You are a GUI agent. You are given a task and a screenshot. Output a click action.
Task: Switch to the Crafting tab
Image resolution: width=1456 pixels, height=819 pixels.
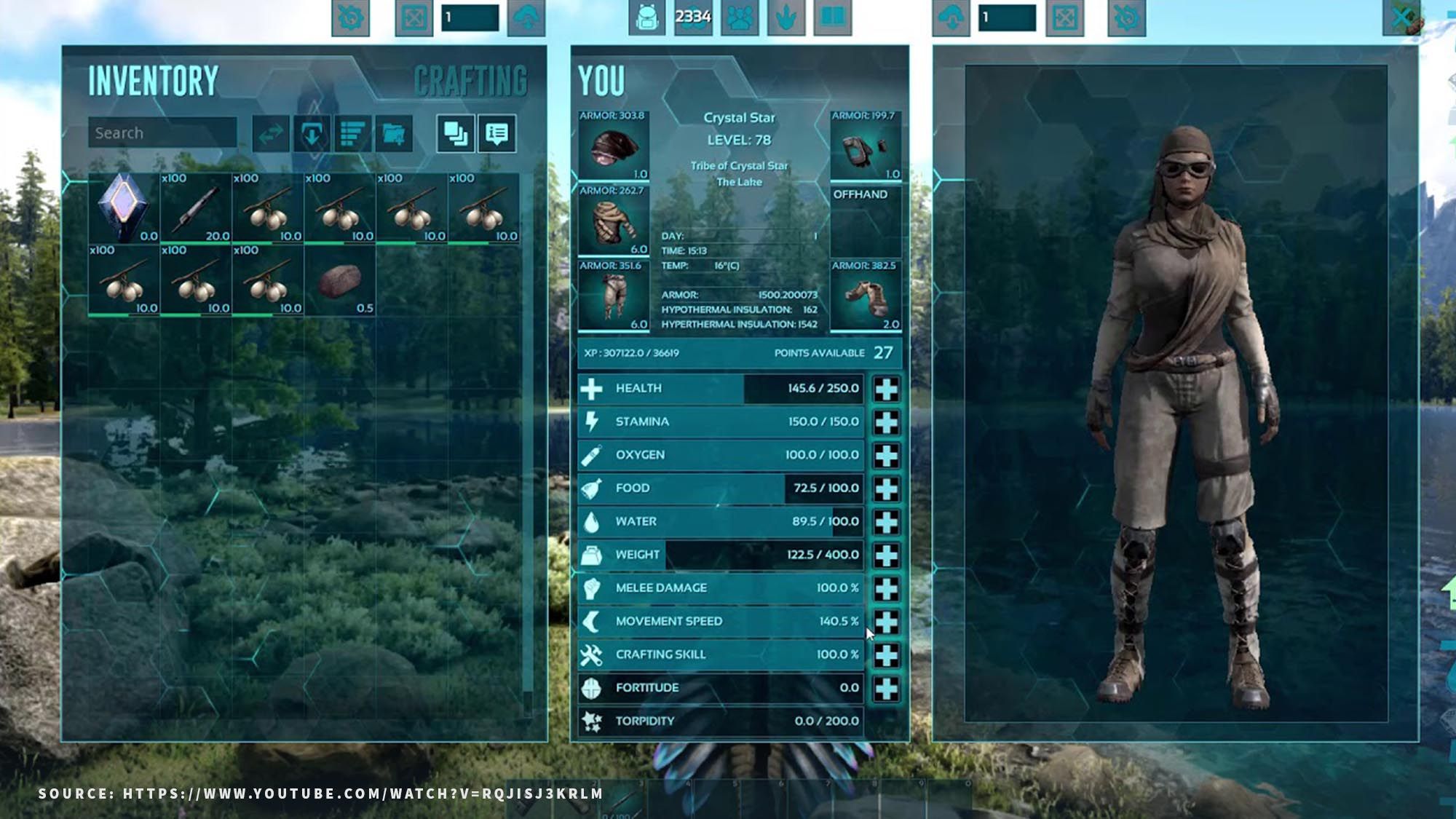pyautogui.click(x=470, y=81)
